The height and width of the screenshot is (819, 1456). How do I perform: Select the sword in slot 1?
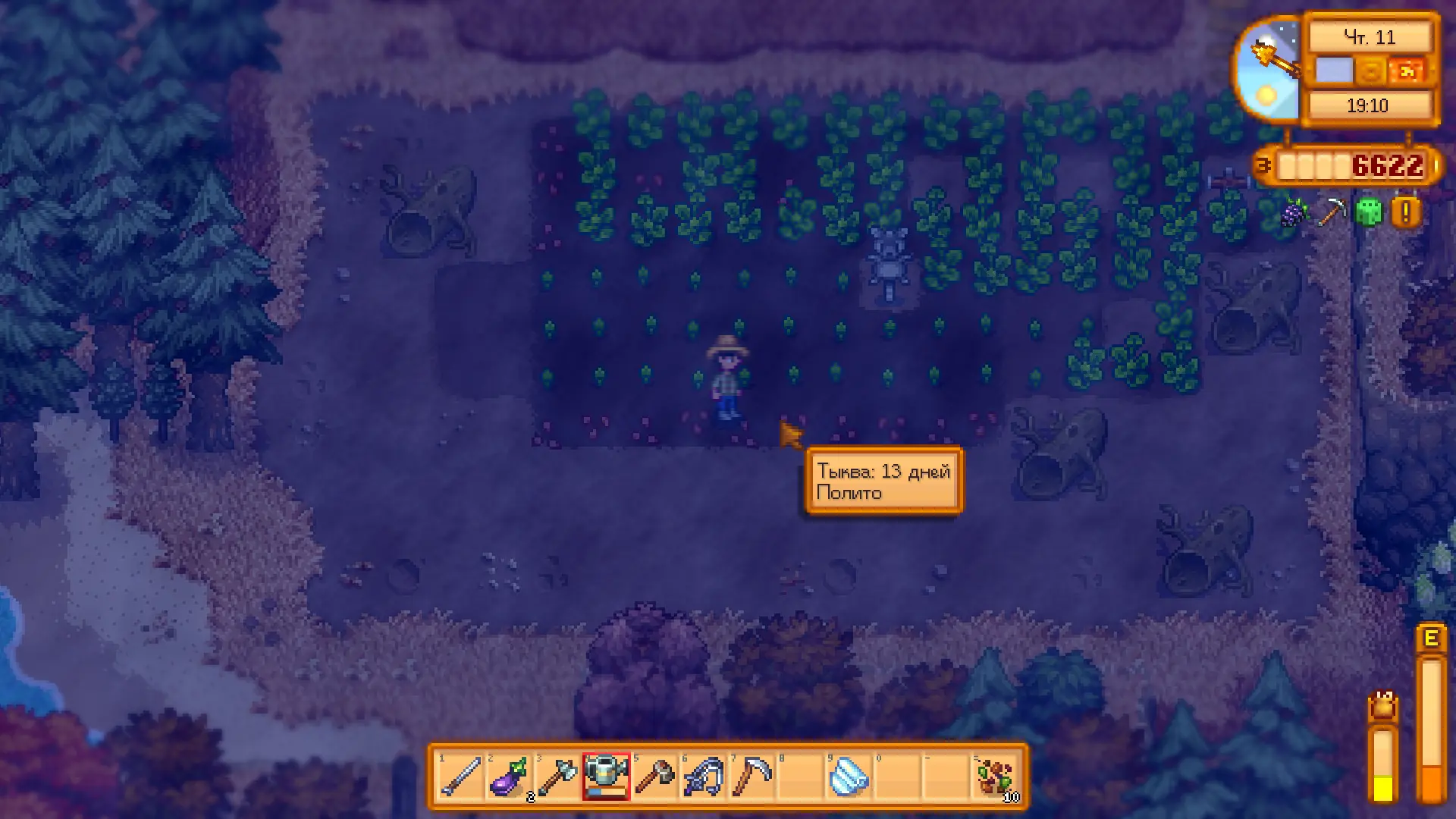click(461, 775)
